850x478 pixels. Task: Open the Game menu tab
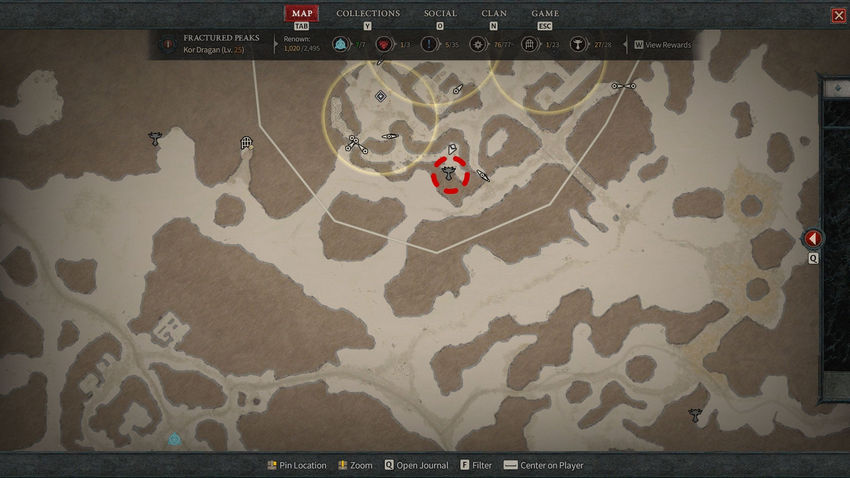pos(545,14)
